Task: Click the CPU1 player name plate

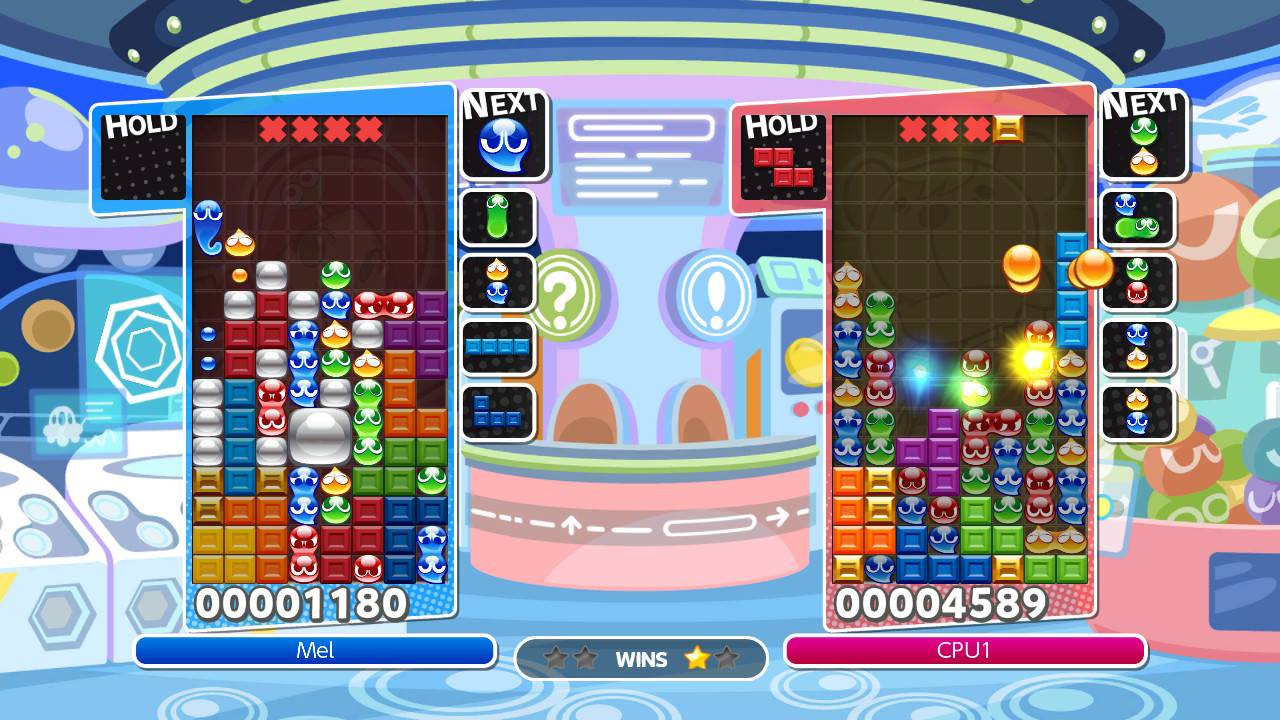Action: pos(965,651)
